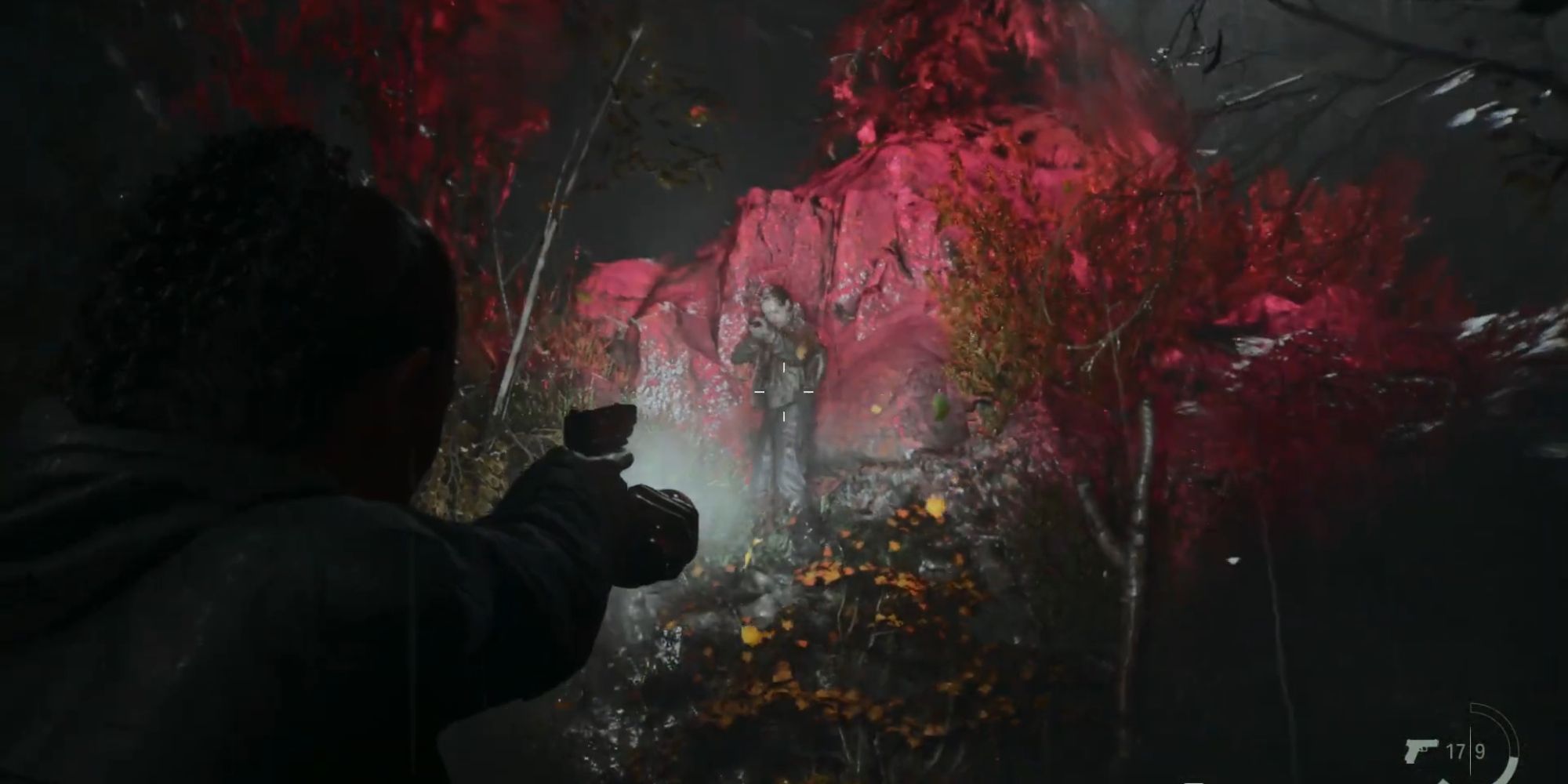
Task: Click the left tick mark of the reticle
Action: [x=760, y=391]
